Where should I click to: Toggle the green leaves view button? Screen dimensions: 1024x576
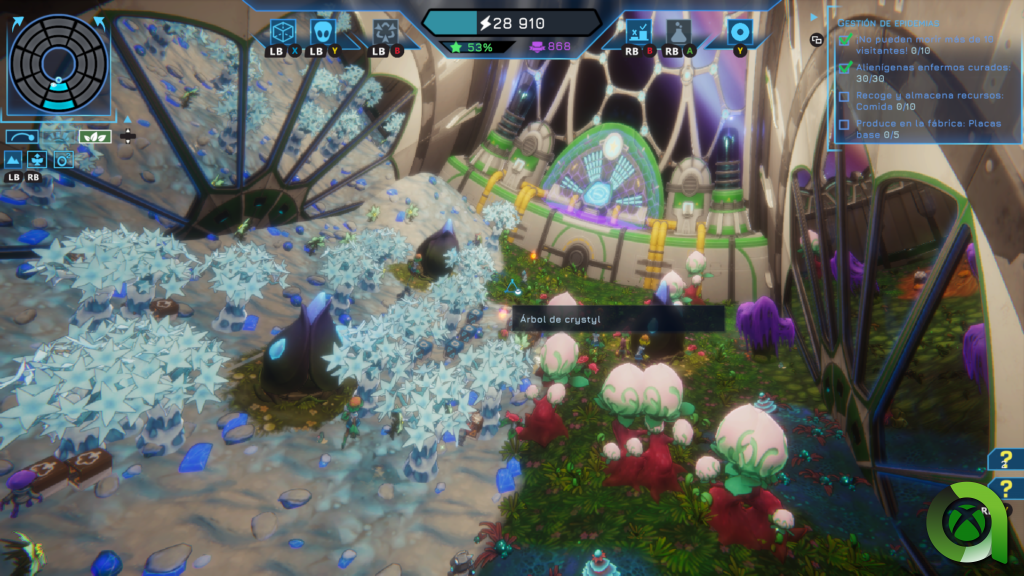click(x=95, y=136)
